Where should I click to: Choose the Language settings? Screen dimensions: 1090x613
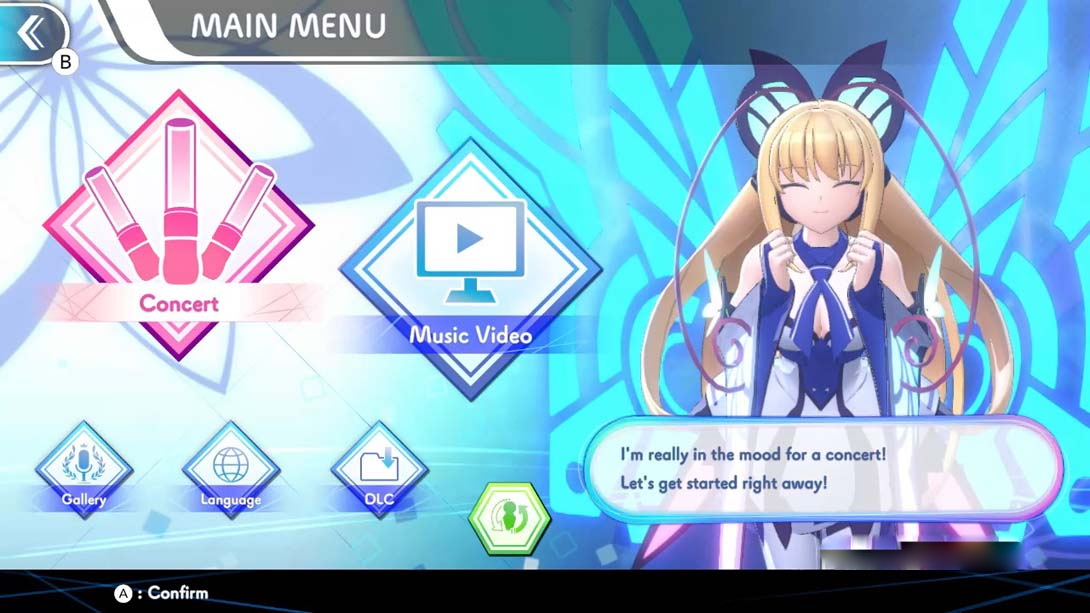(x=230, y=472)
